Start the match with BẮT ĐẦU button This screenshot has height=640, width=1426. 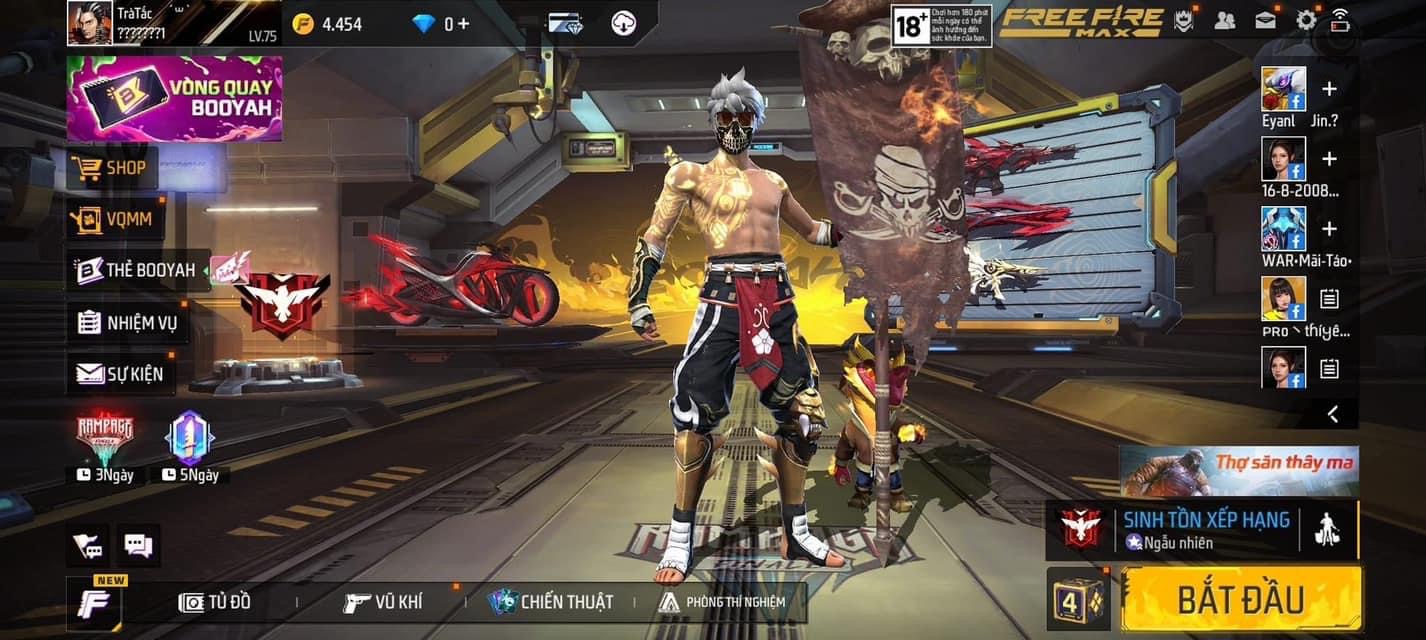tap(1241, 599)
